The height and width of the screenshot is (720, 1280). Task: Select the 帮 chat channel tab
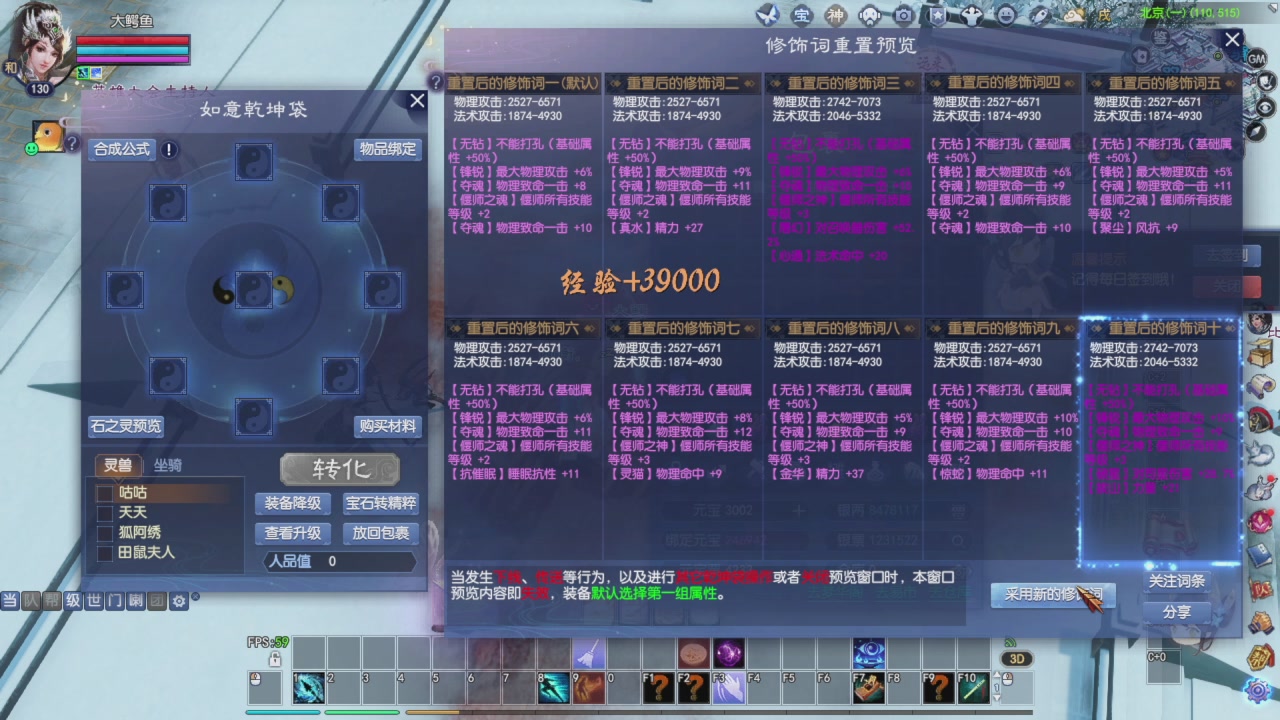[52, 601]
